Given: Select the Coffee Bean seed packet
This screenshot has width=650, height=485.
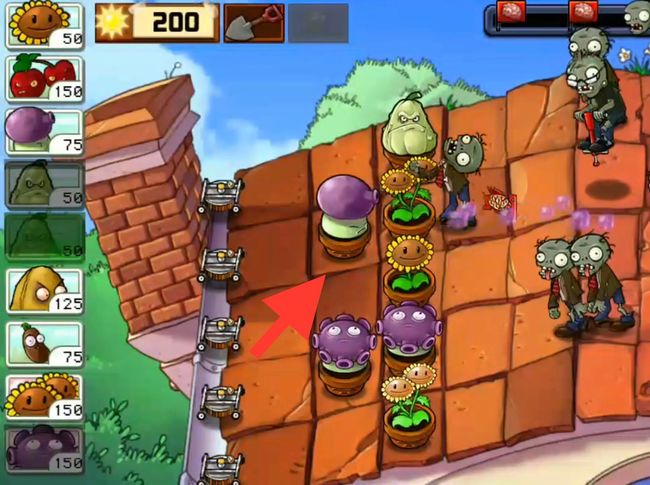Looking at the screenshot, I should [x=44, y=343].
